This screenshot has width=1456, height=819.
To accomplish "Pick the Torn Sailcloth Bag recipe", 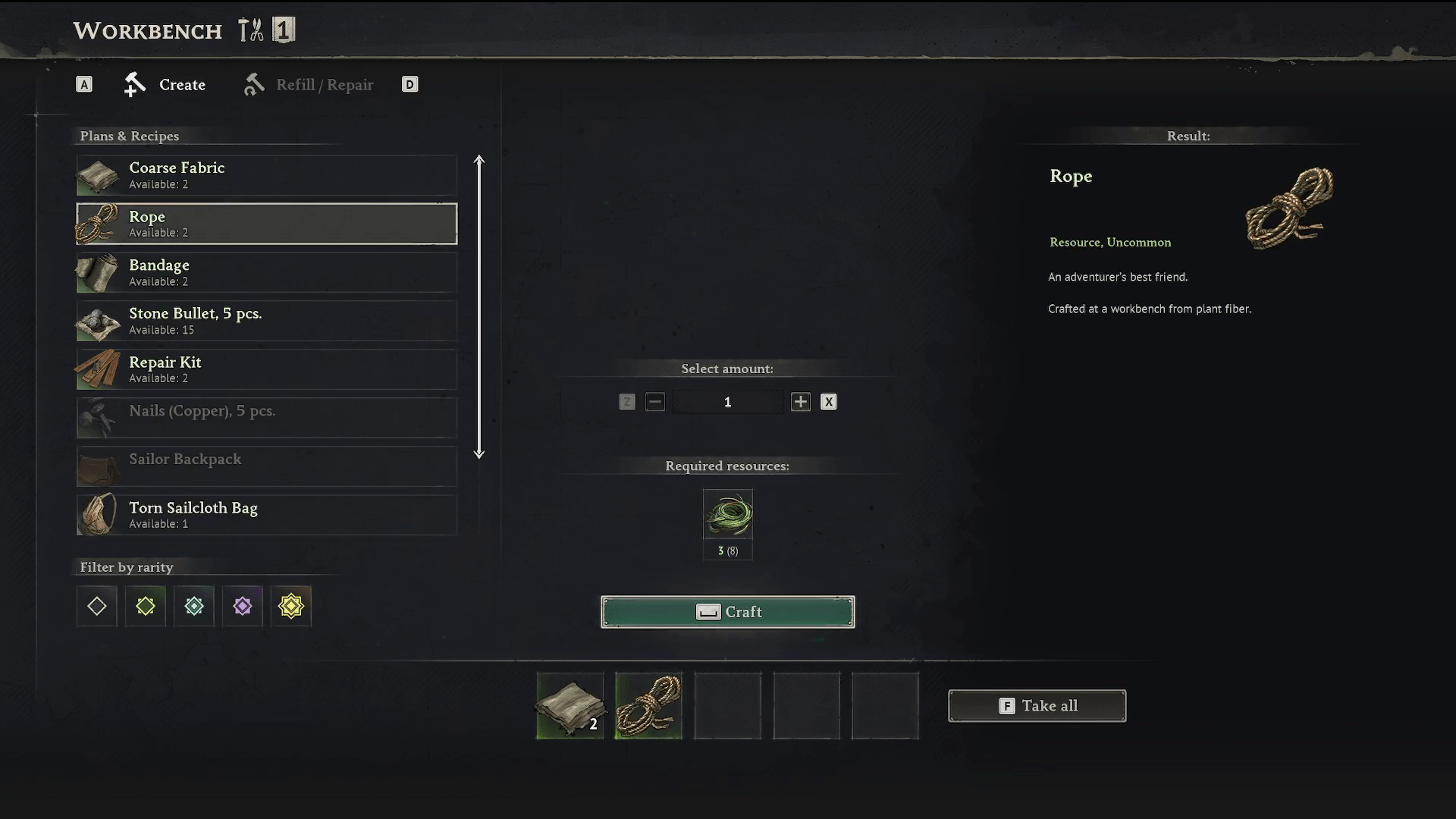I will [x=266, y=515].
